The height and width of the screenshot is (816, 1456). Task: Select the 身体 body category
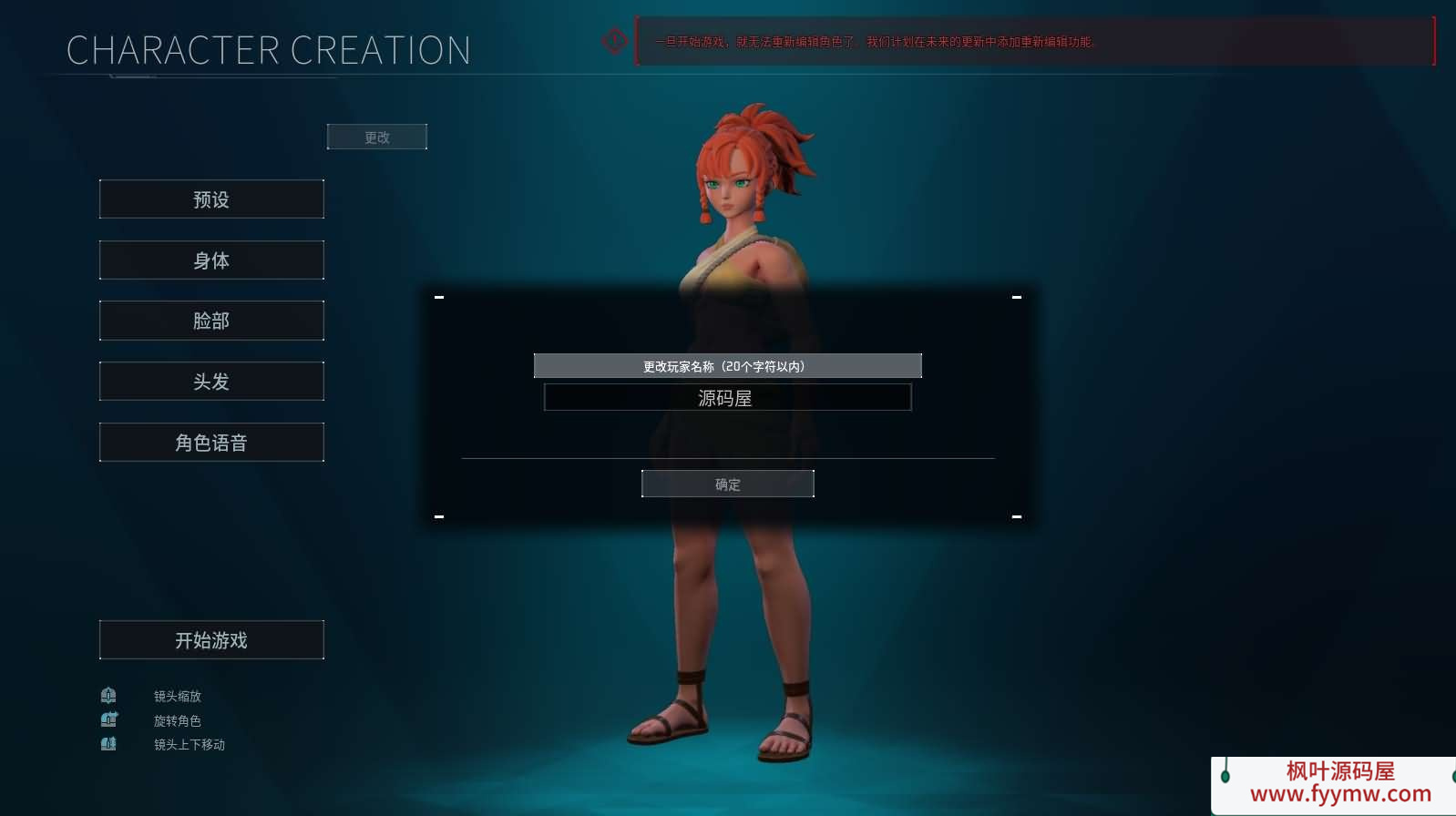(x=211, y=260)
